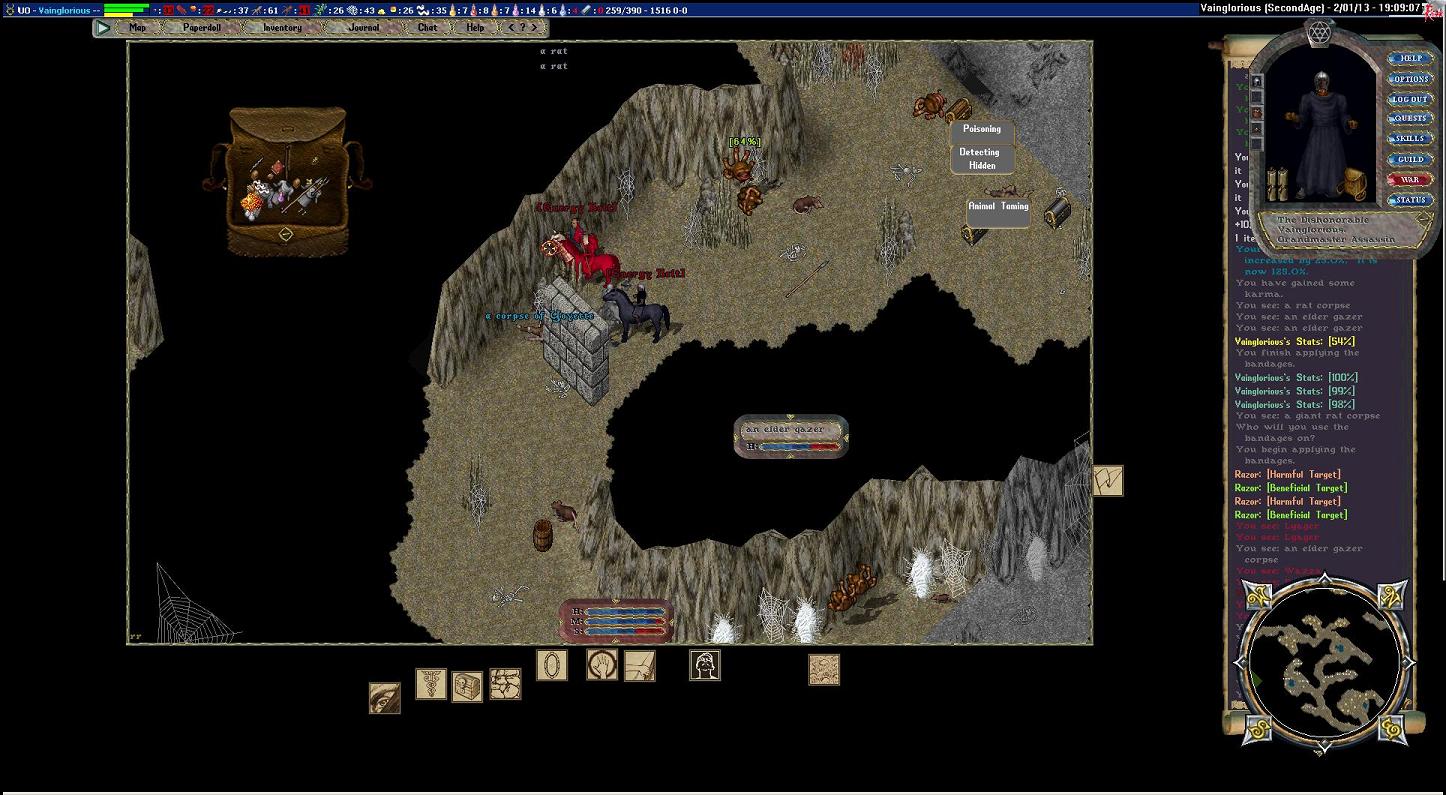1446x795 pixels.
Task: Click the radar minimap of the cave
Action: click(1322, 660)
